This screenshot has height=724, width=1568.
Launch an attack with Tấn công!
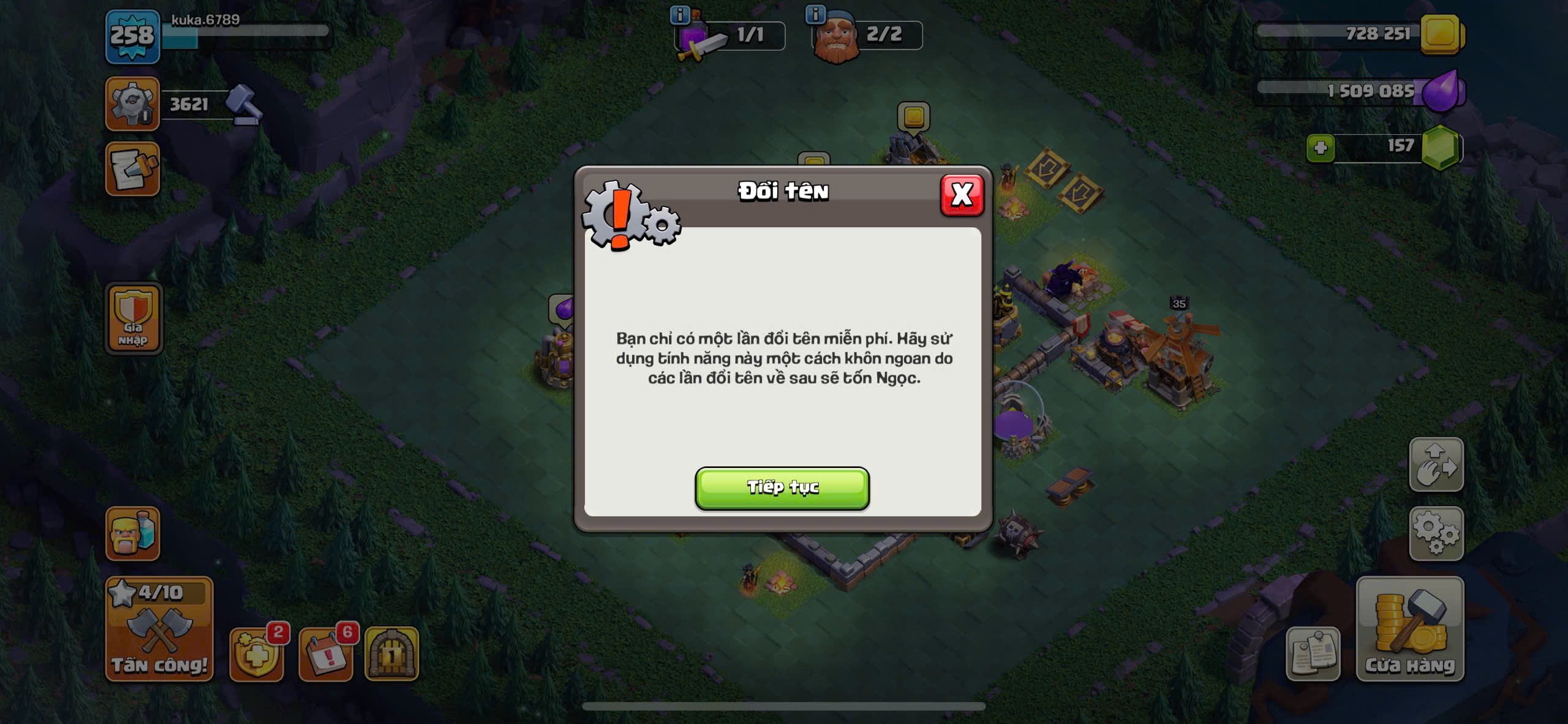coord(159,630)
